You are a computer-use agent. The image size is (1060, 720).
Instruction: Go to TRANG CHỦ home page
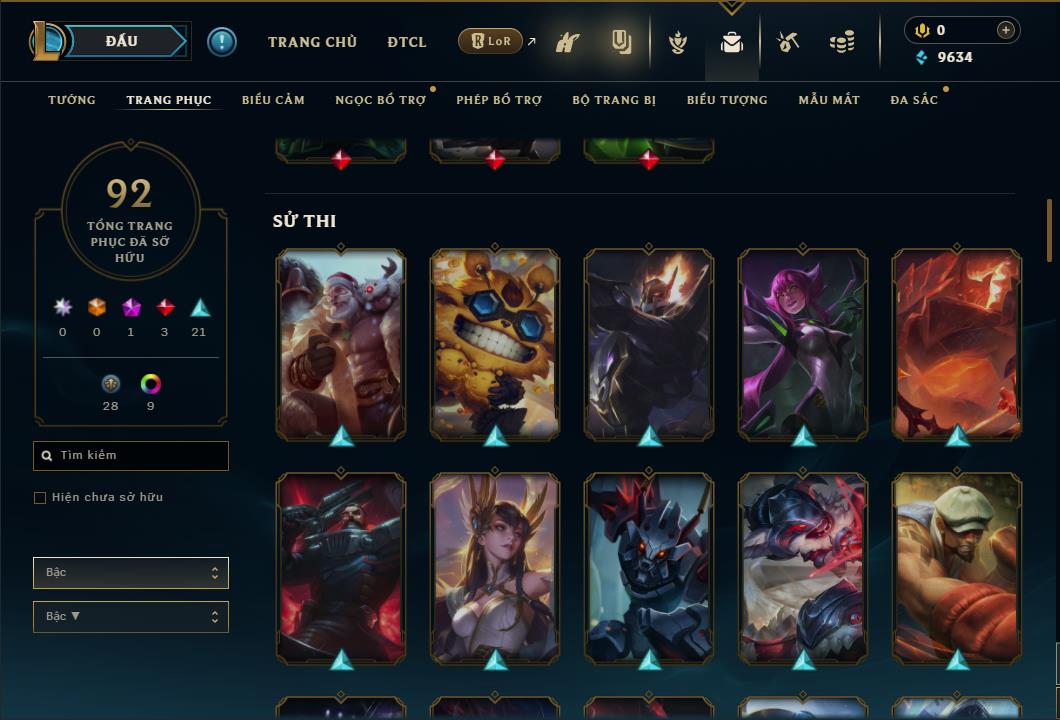click(312, 42)
